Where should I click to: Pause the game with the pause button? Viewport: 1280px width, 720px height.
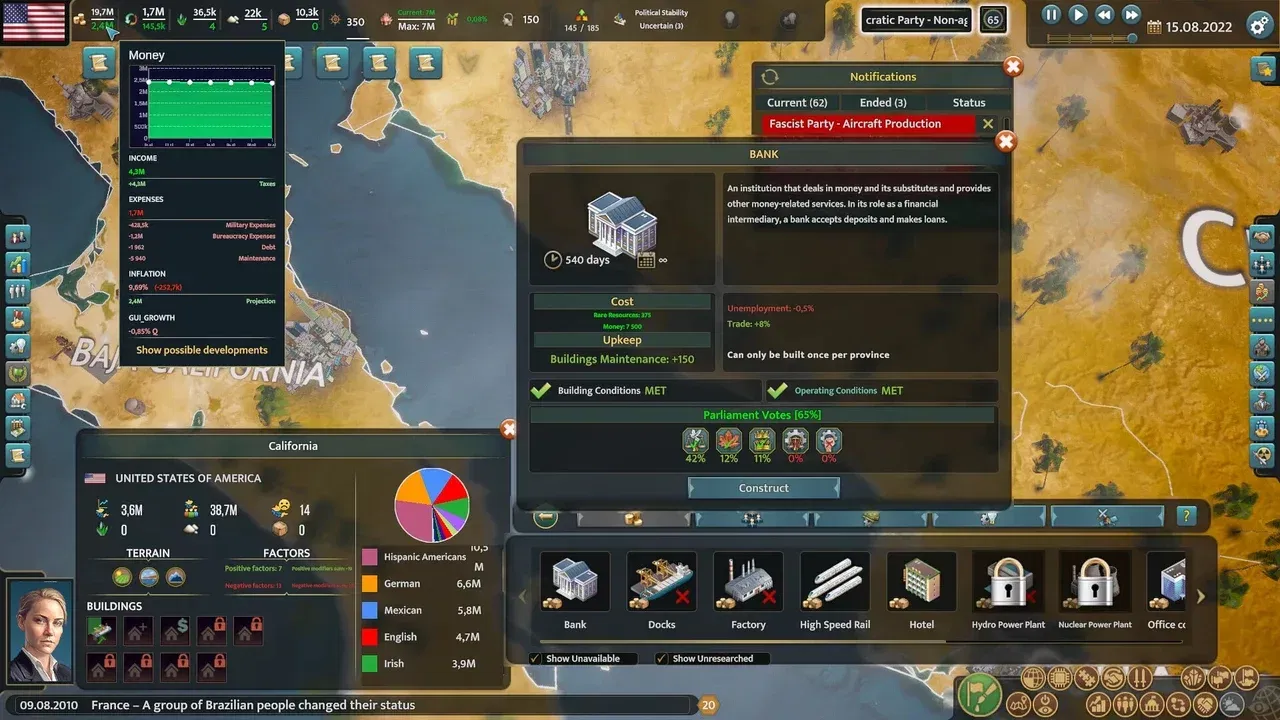pos(1049,14)
